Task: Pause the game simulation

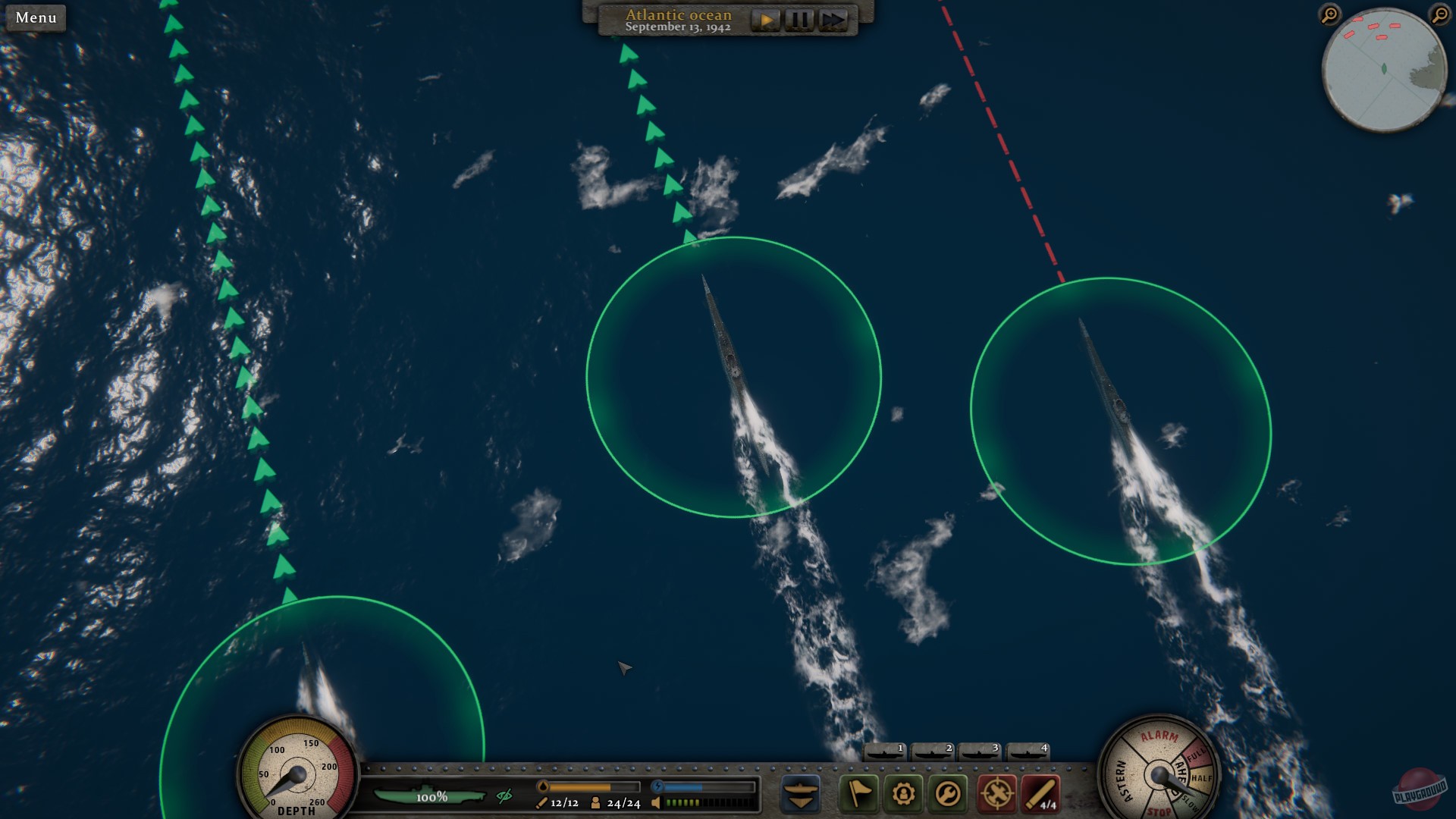Action: click(799, 20)
